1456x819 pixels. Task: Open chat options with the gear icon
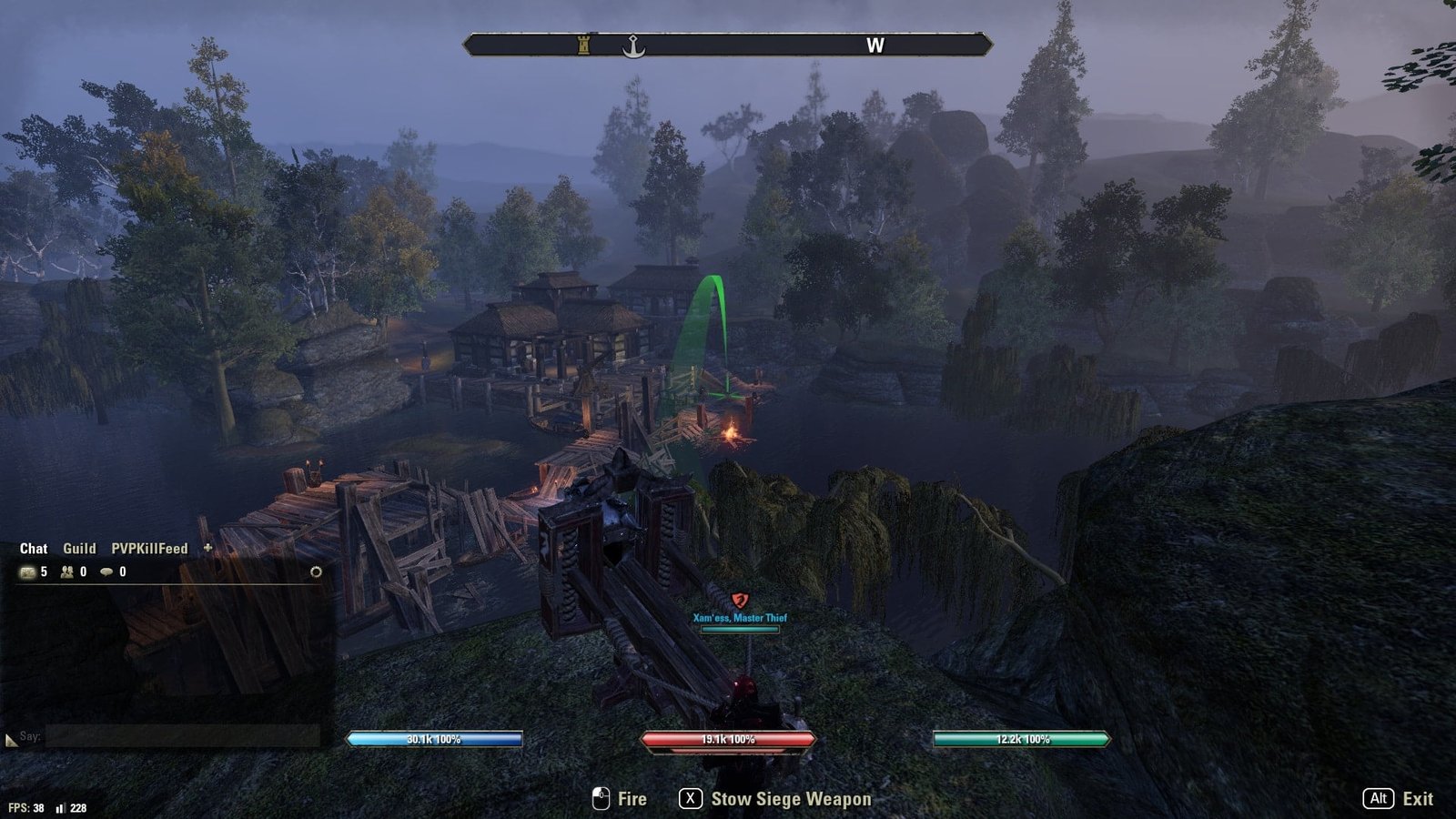click(316, 572)
